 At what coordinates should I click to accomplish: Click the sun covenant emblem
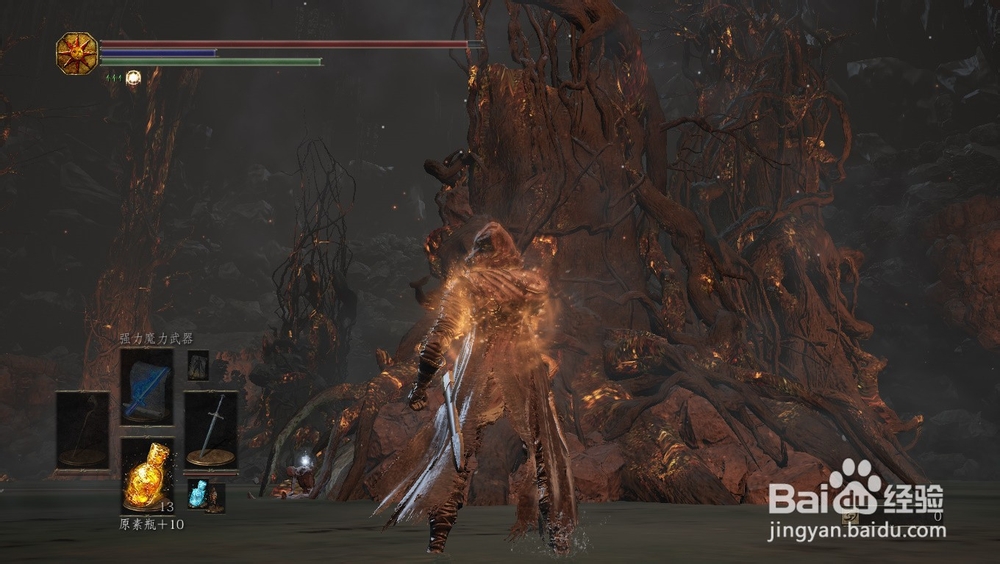click(76, 52)
